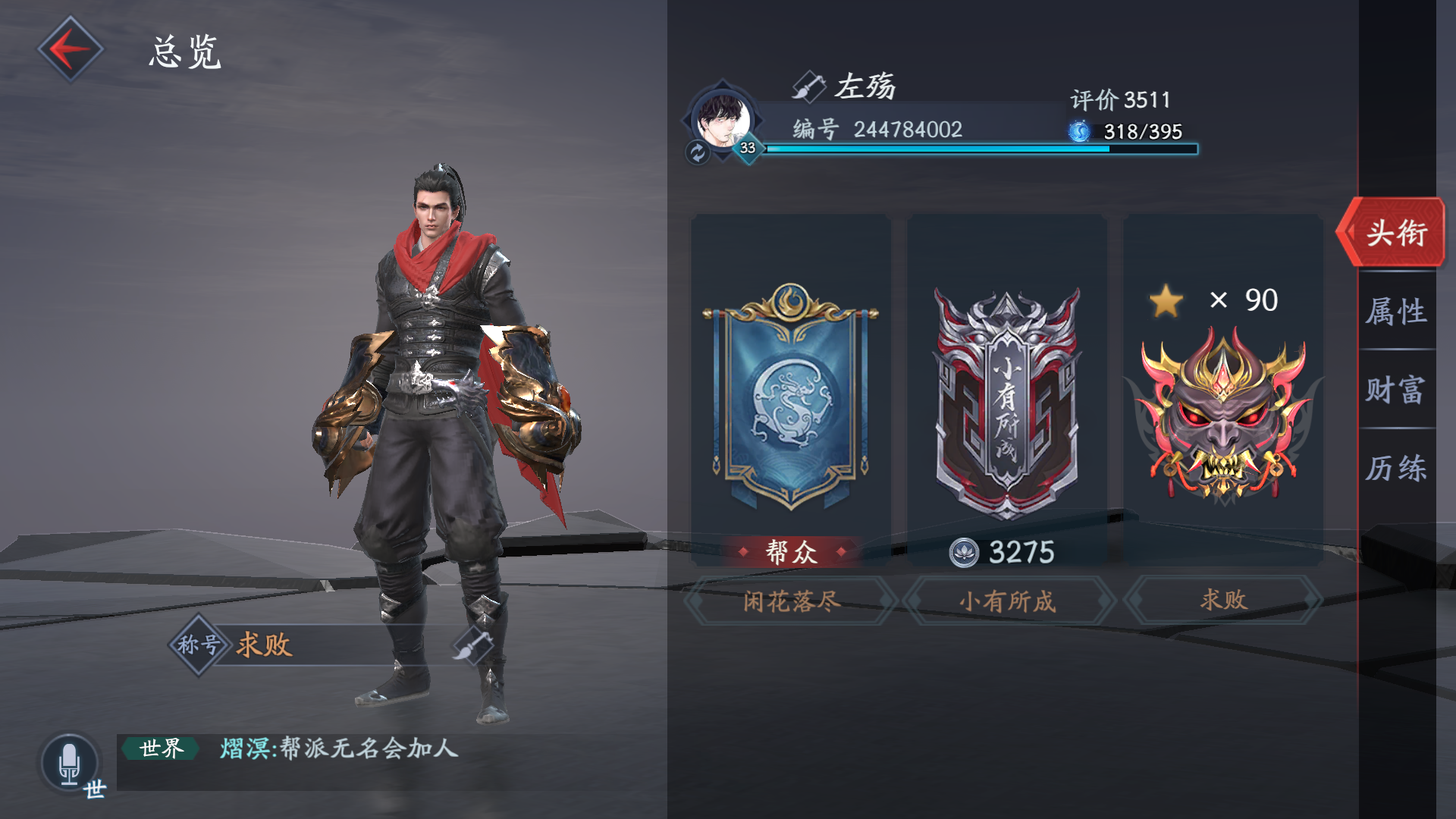Switch to the 属性 tab
The image size is (1456, 819).
[x=1398, y=312]
